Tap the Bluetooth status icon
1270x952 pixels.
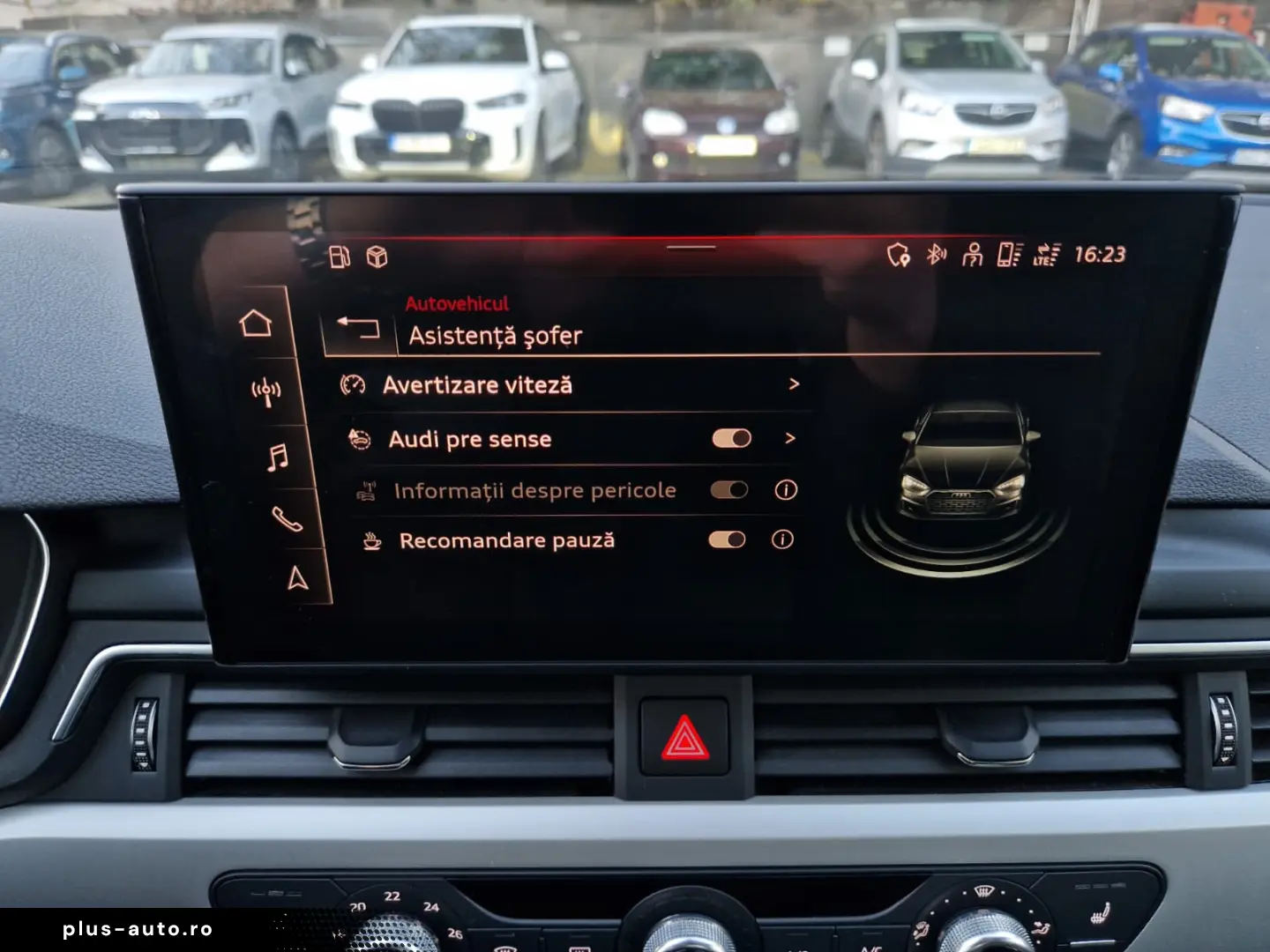938,256
